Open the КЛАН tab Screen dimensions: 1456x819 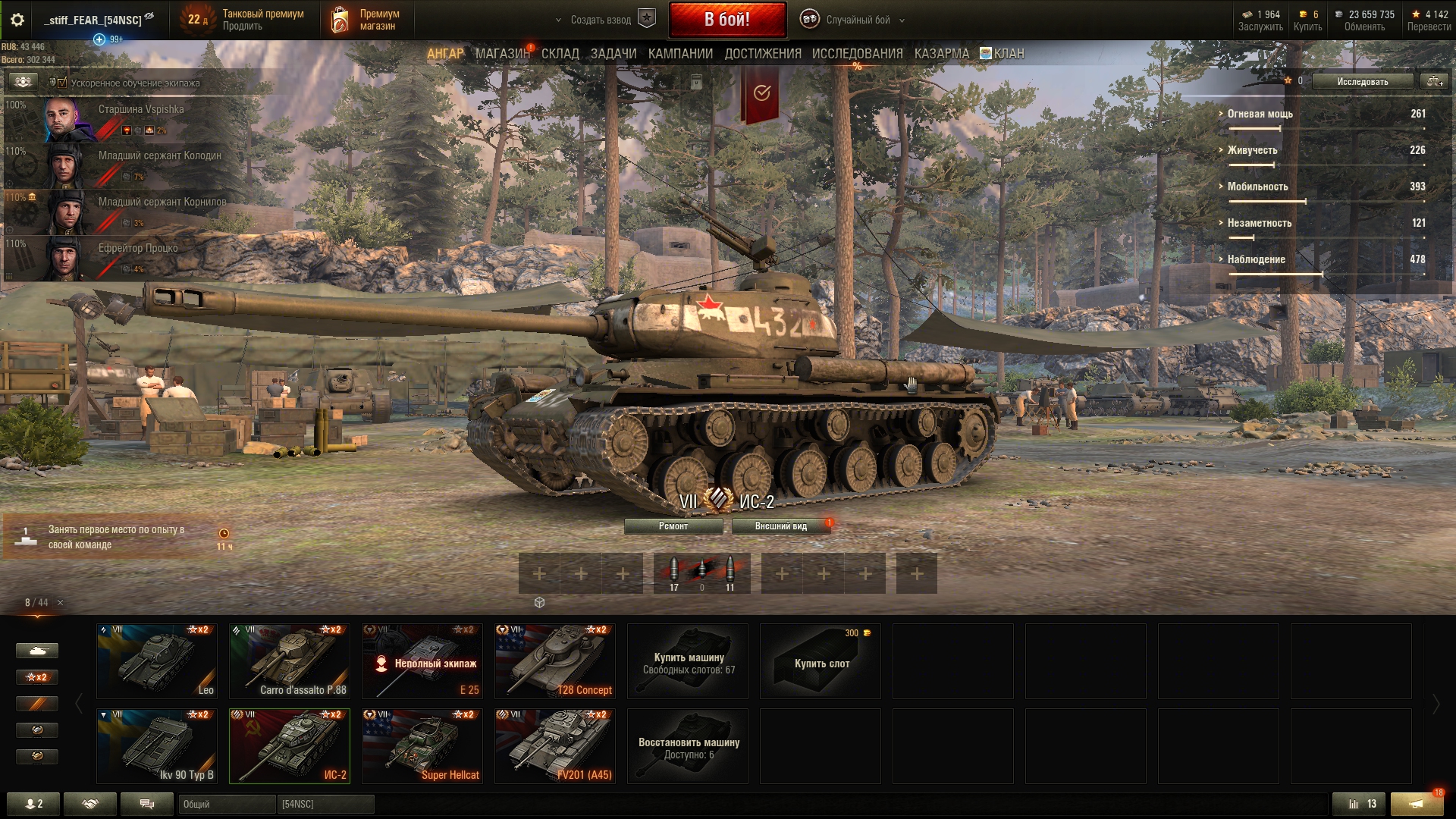click(1008, 54)
